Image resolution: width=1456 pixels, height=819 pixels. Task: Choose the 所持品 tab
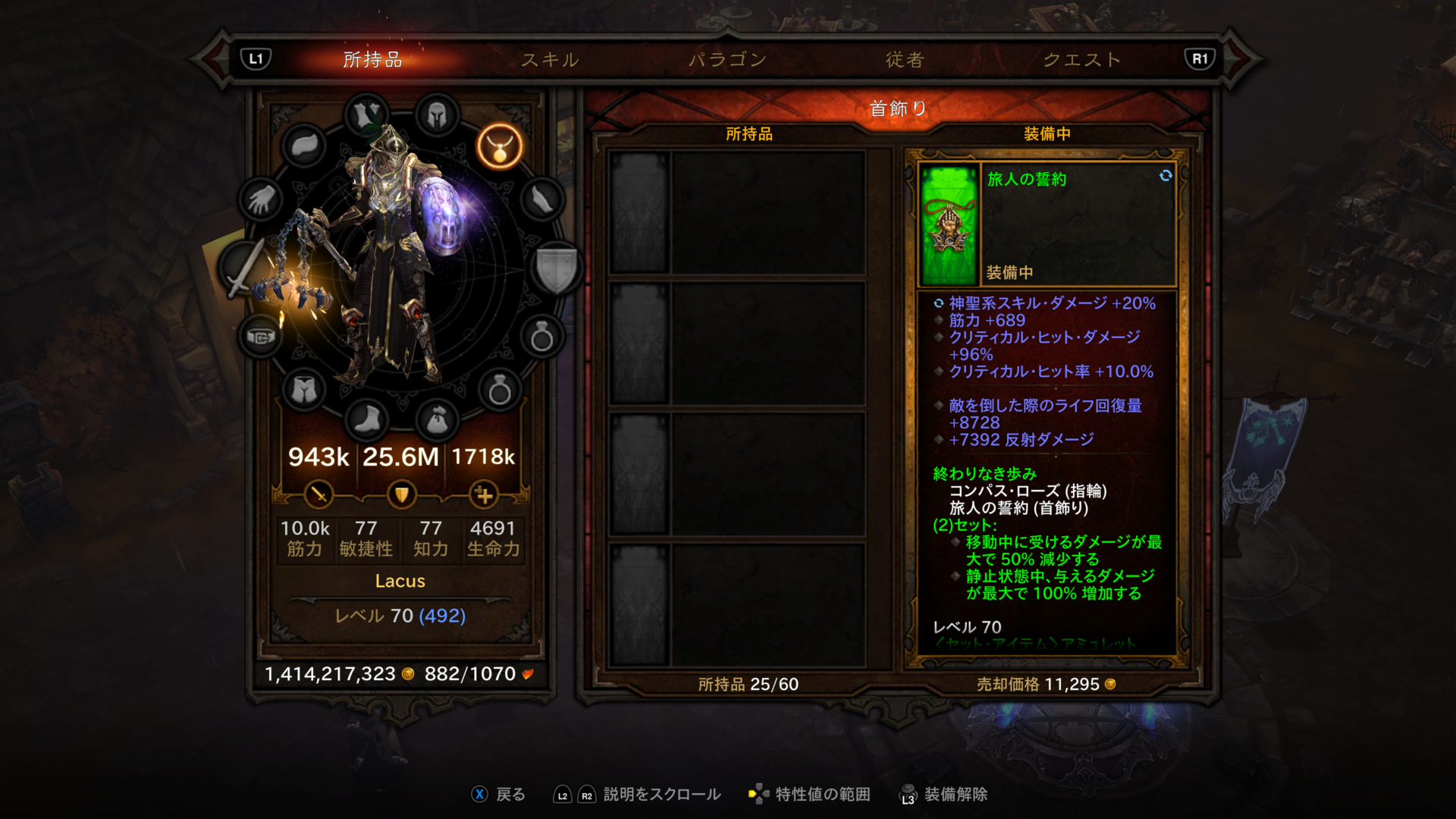point(372,59)
